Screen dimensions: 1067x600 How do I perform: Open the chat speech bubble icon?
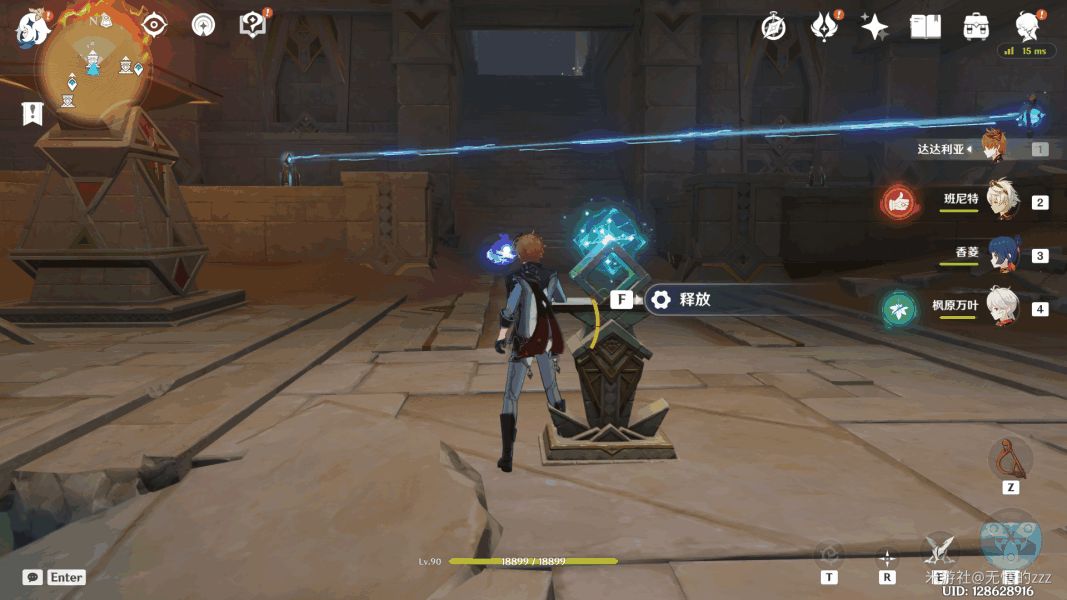coord(32,577)
